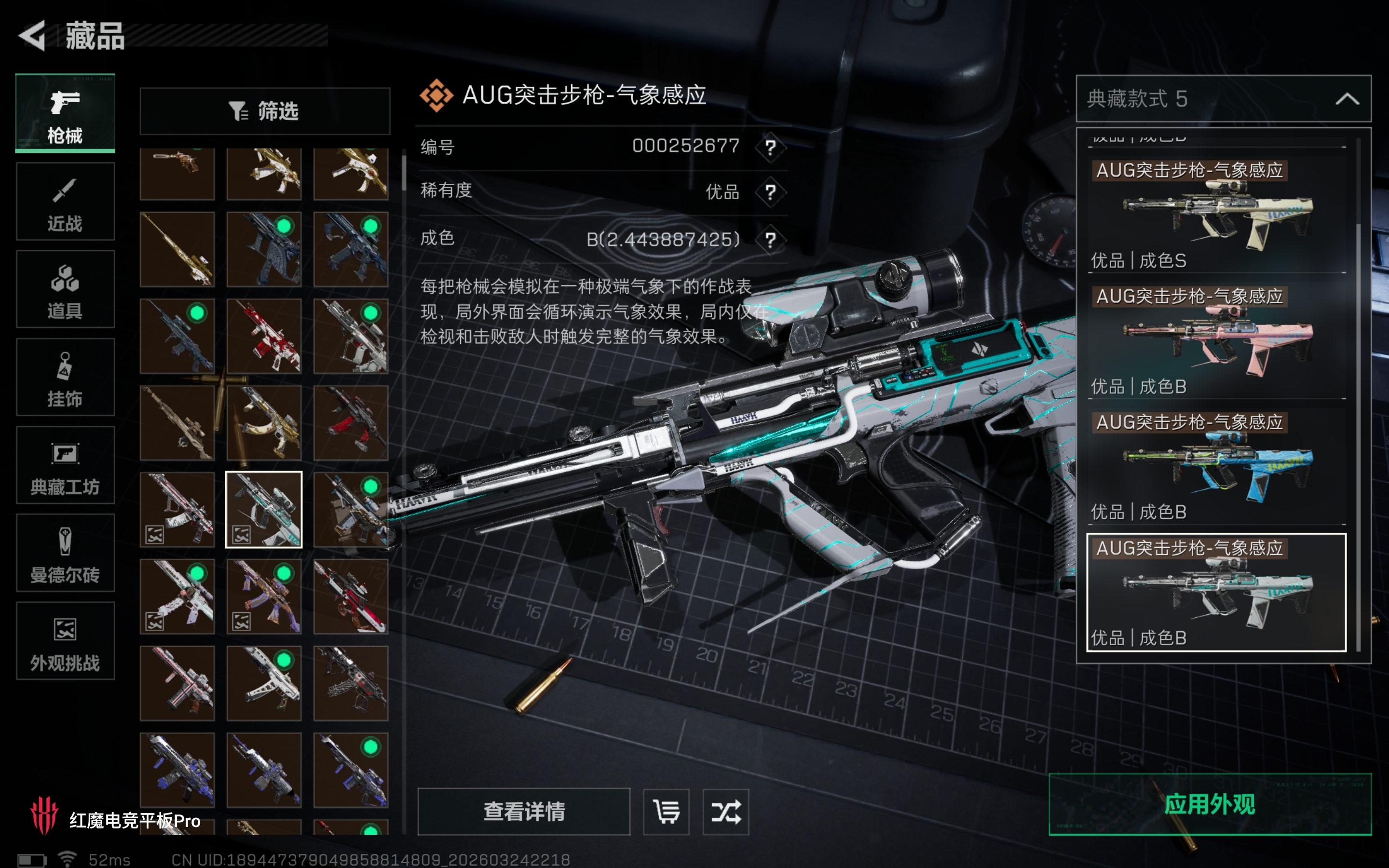
Task: Switch to the 枪械 firearms tab
Action: tap(65, 114)
